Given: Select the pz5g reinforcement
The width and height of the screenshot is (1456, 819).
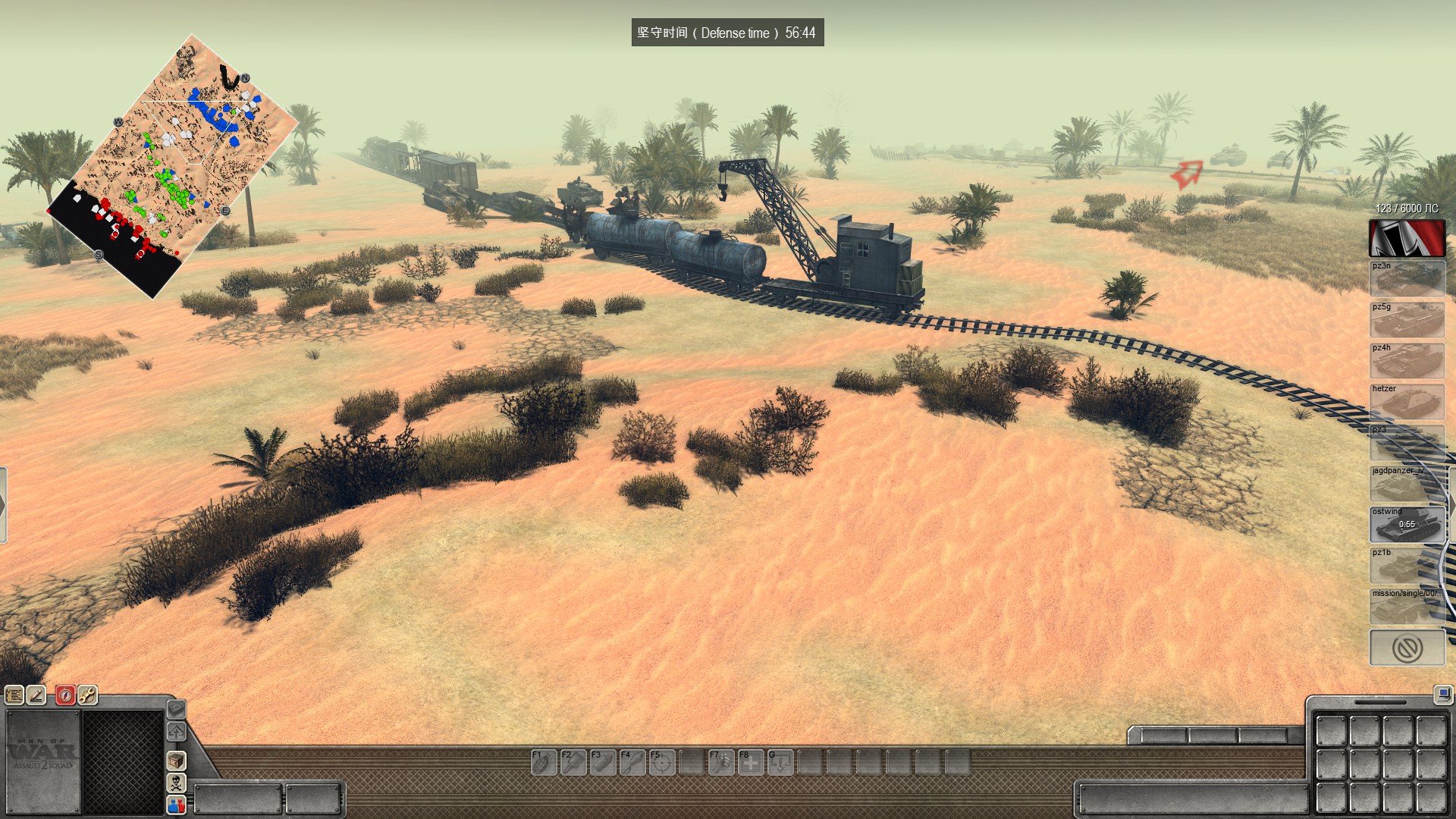Looking at the screenshot, I should click(x=1407, y=320).
